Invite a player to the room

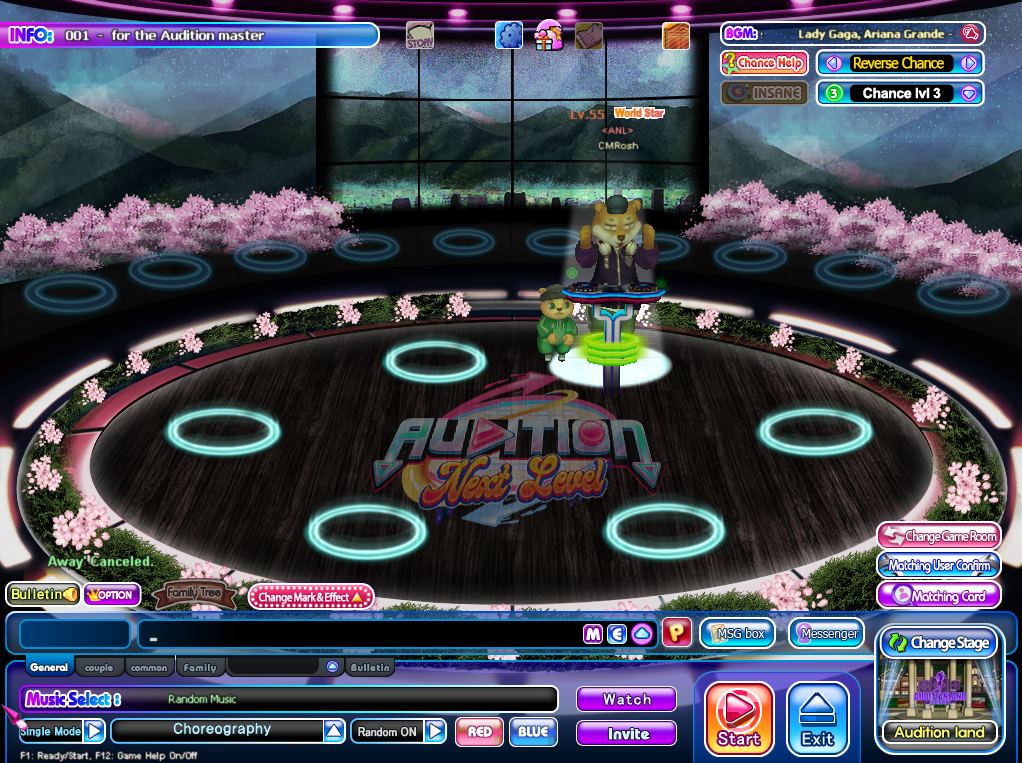[626, 734]
